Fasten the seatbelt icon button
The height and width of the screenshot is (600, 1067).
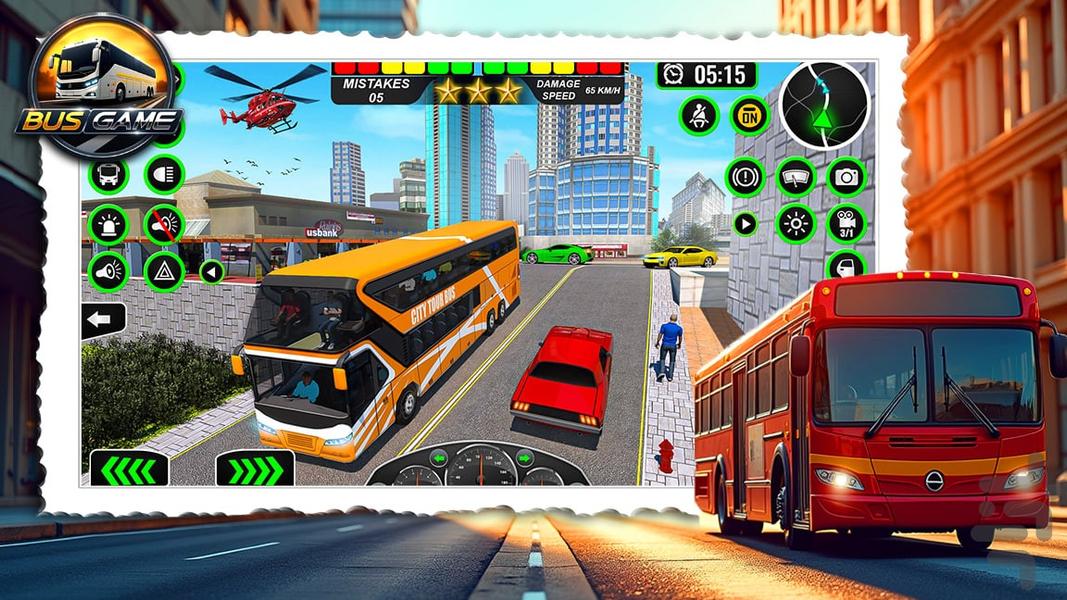click(698, 115)
